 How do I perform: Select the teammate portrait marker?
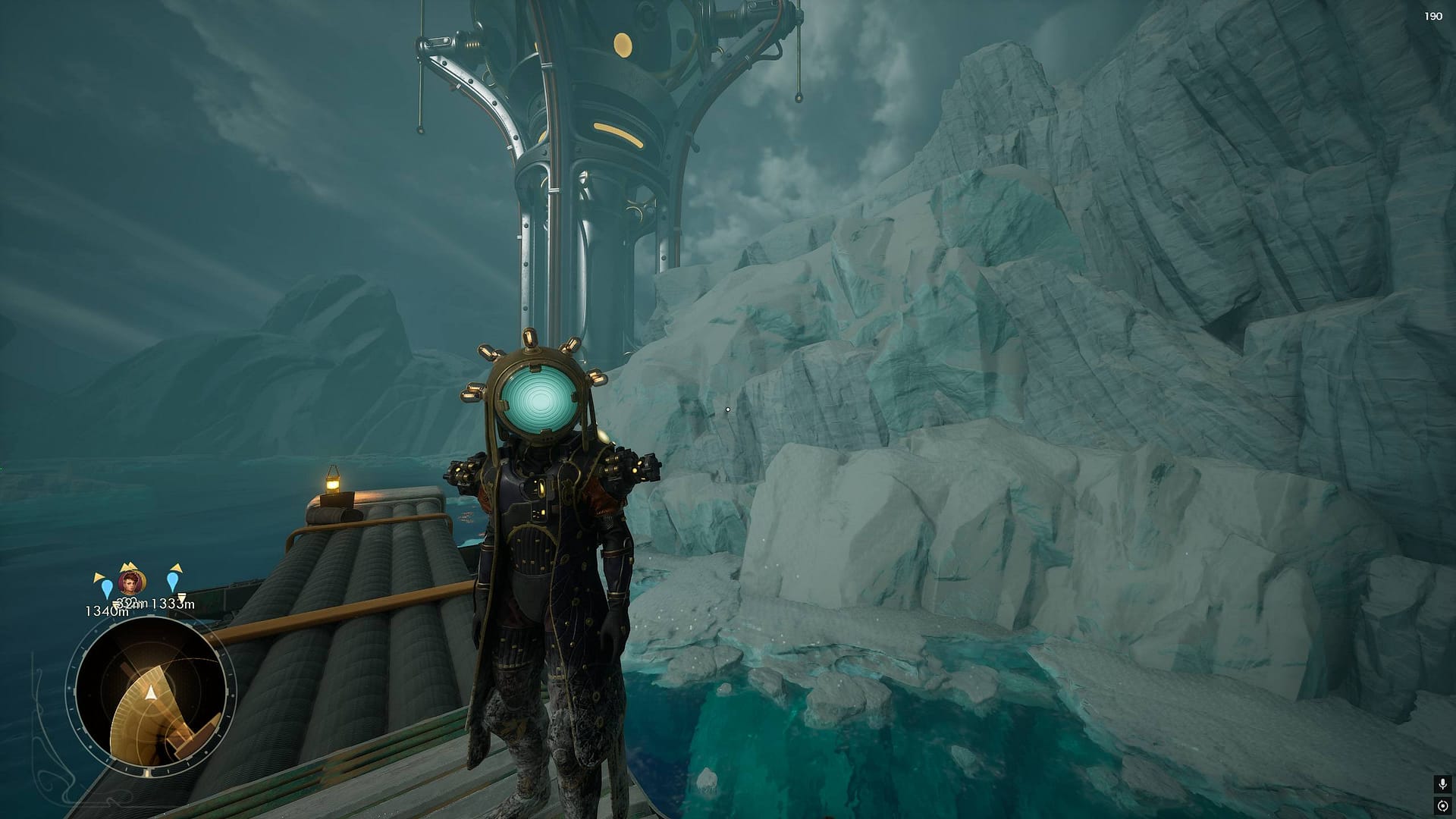tap(130, 582)
